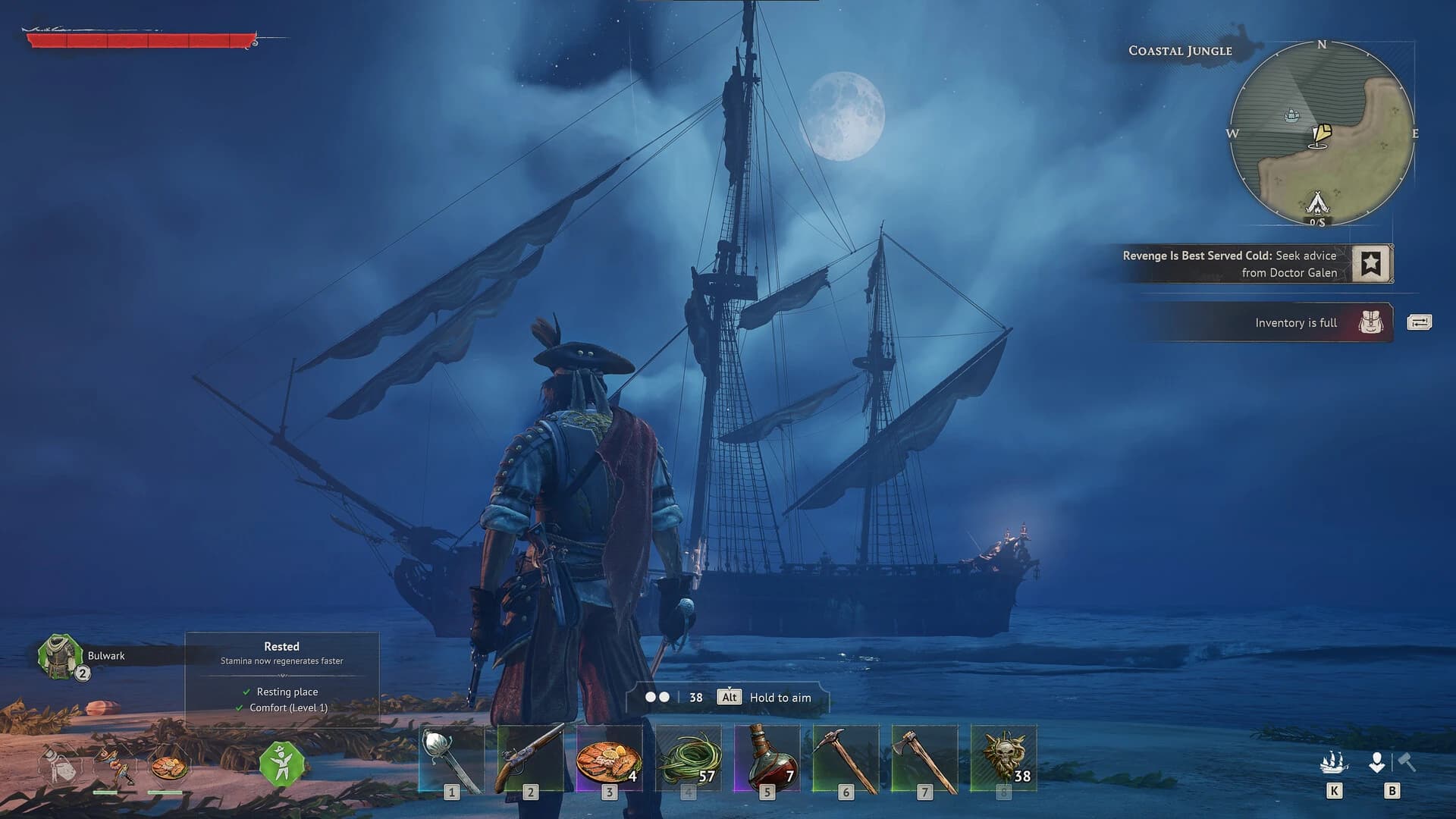Select the hatchet in slot 7
1456x819 pixels.
pos(925,758)
